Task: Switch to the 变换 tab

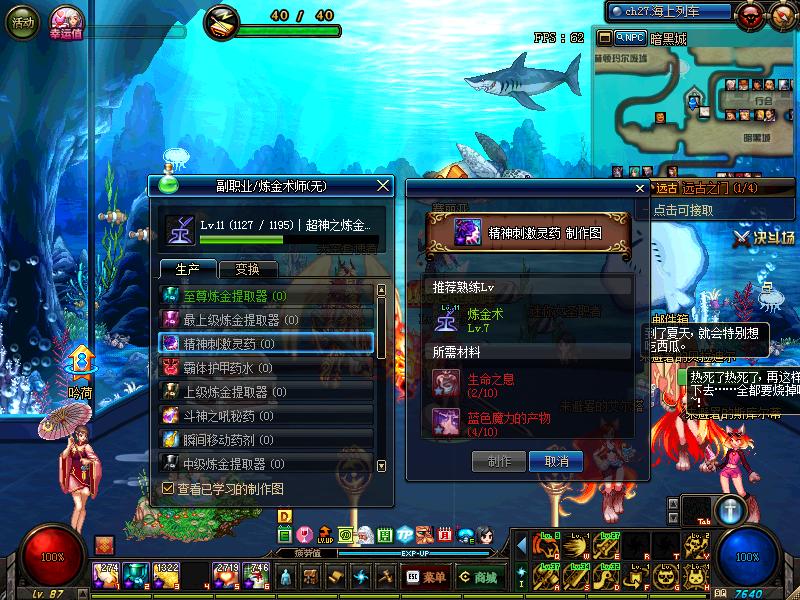Action: pos(247,269)
